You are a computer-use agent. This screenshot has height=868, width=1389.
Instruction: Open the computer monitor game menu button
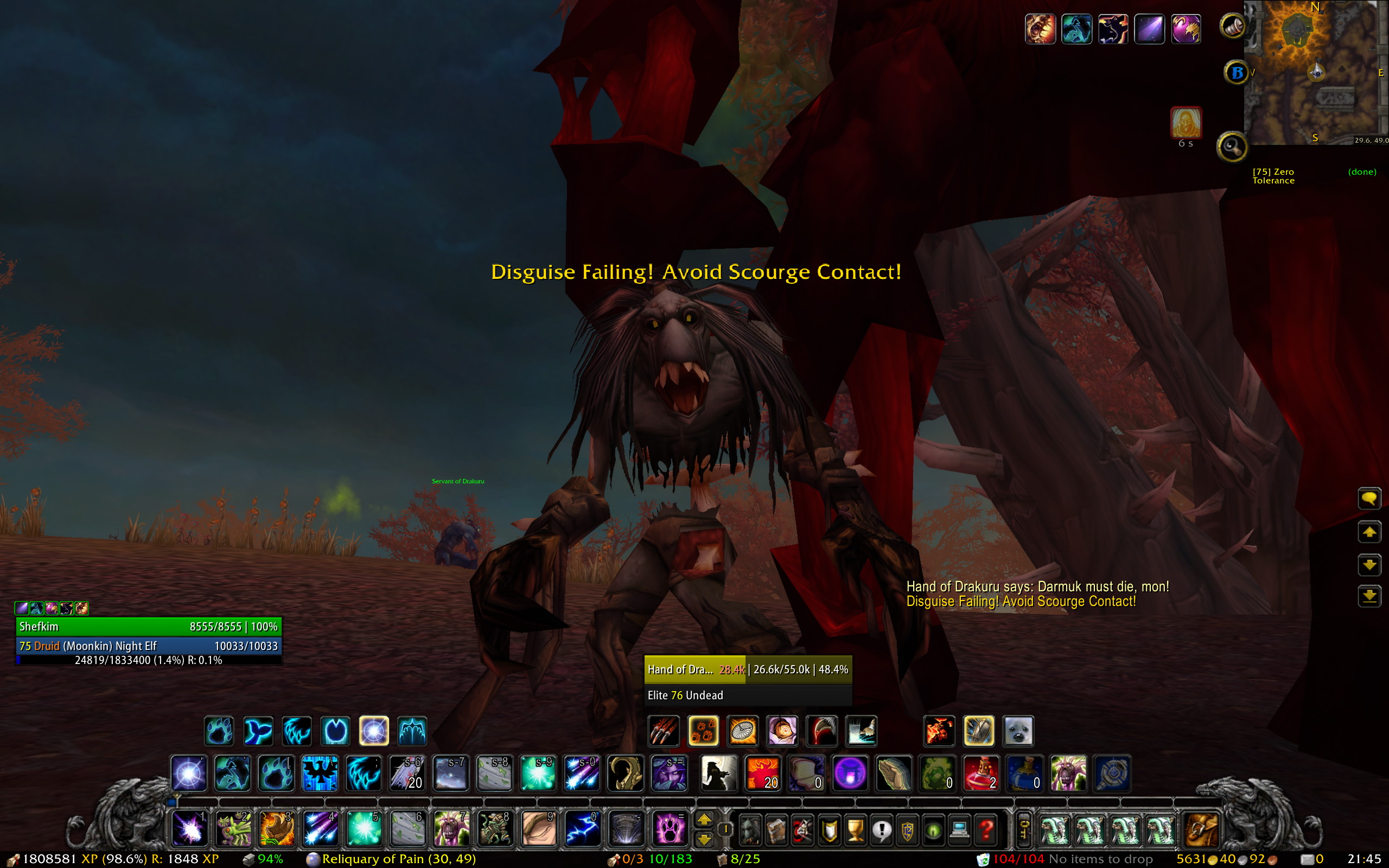point(959,829)
